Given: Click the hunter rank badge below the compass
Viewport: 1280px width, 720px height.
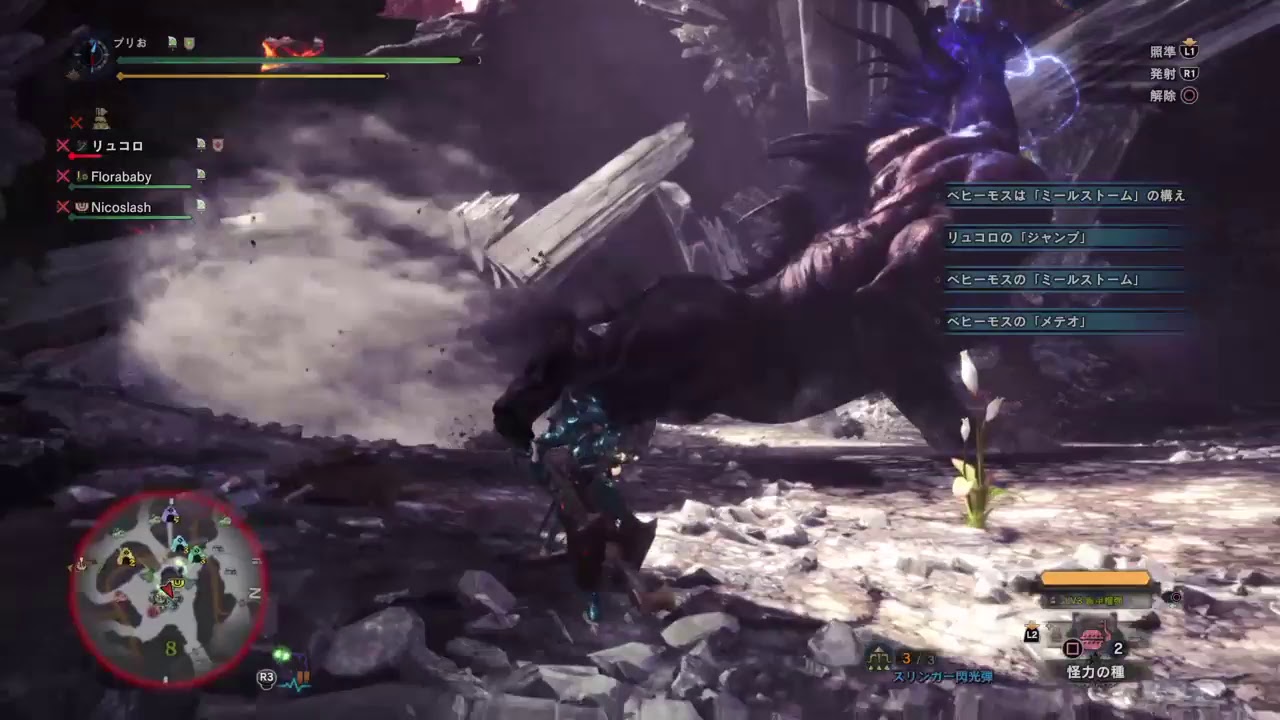Looking at the screenshot, I should point(75,74).
